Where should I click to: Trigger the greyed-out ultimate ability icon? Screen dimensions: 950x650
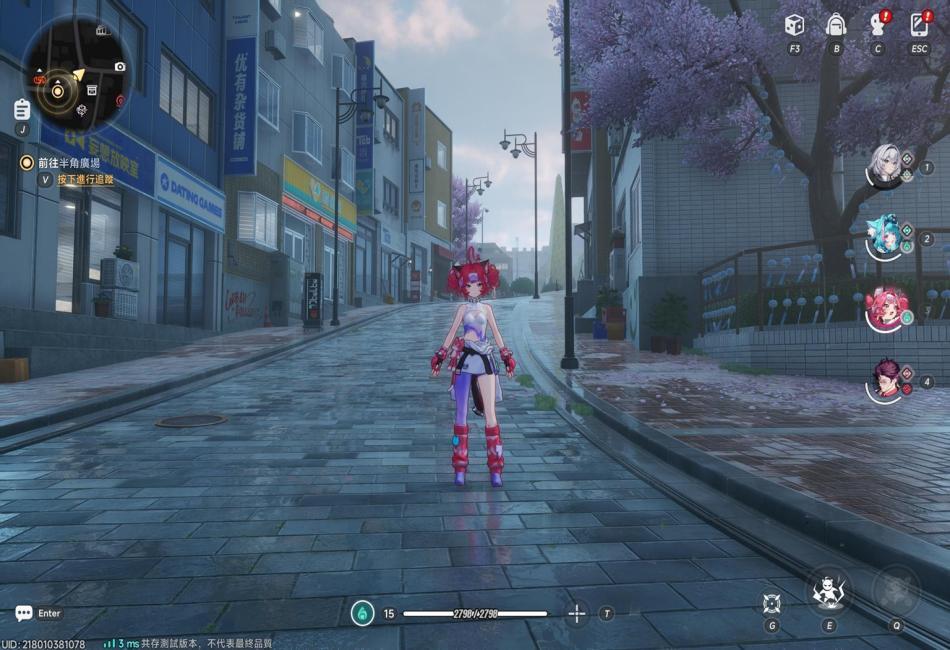click(896, 591)
